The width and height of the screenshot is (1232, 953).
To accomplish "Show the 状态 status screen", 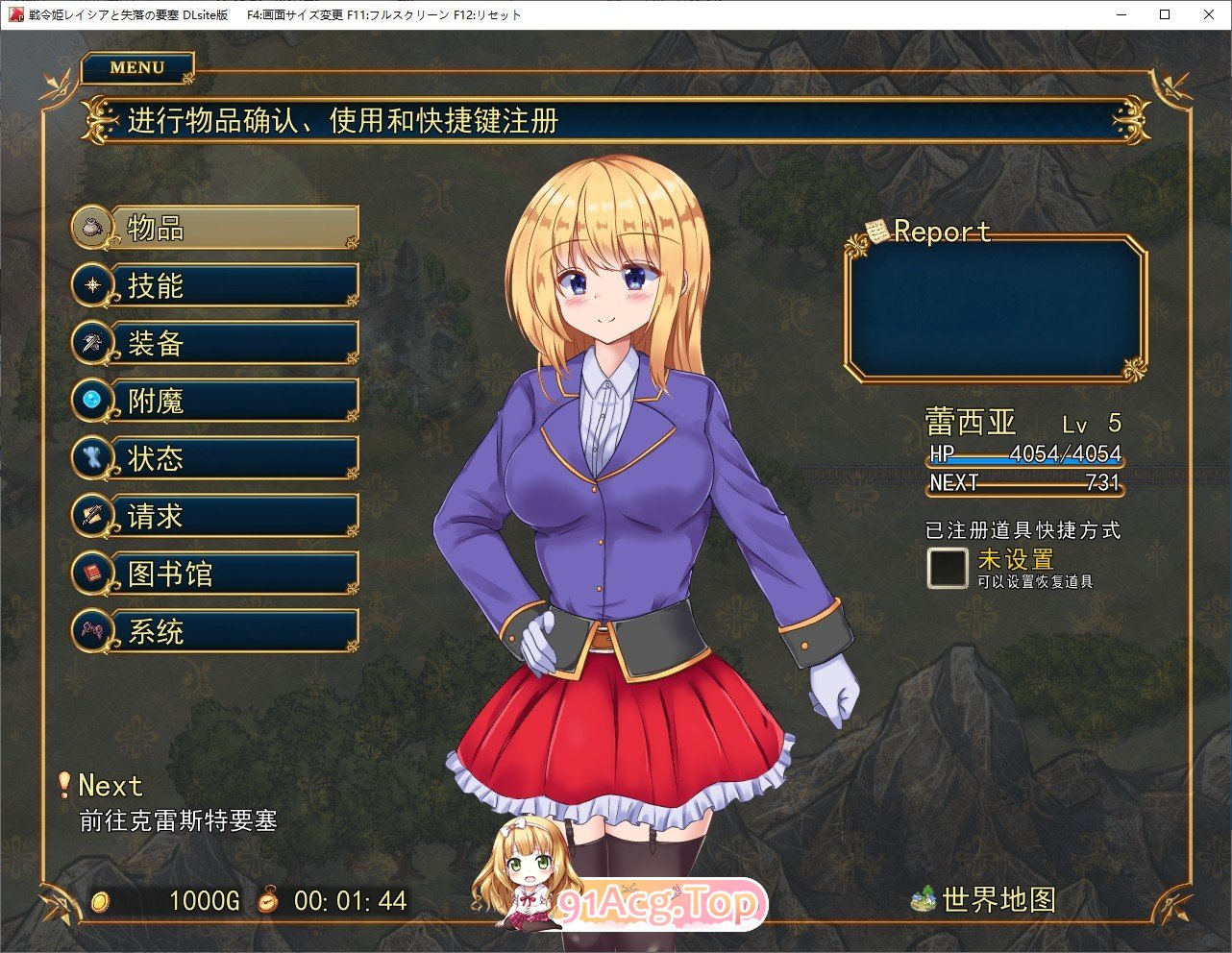I will pos(217,458).
